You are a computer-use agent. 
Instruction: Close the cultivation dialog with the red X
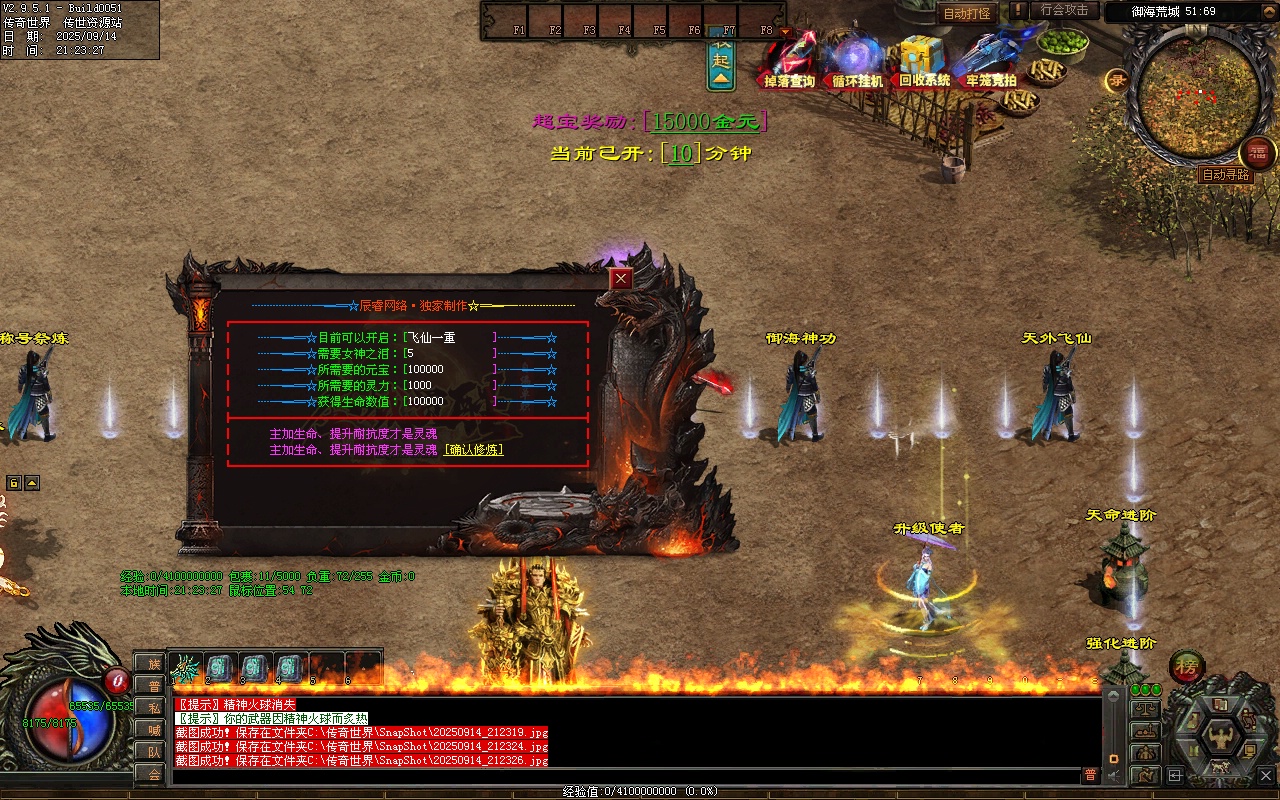click(x=621, y=279)
